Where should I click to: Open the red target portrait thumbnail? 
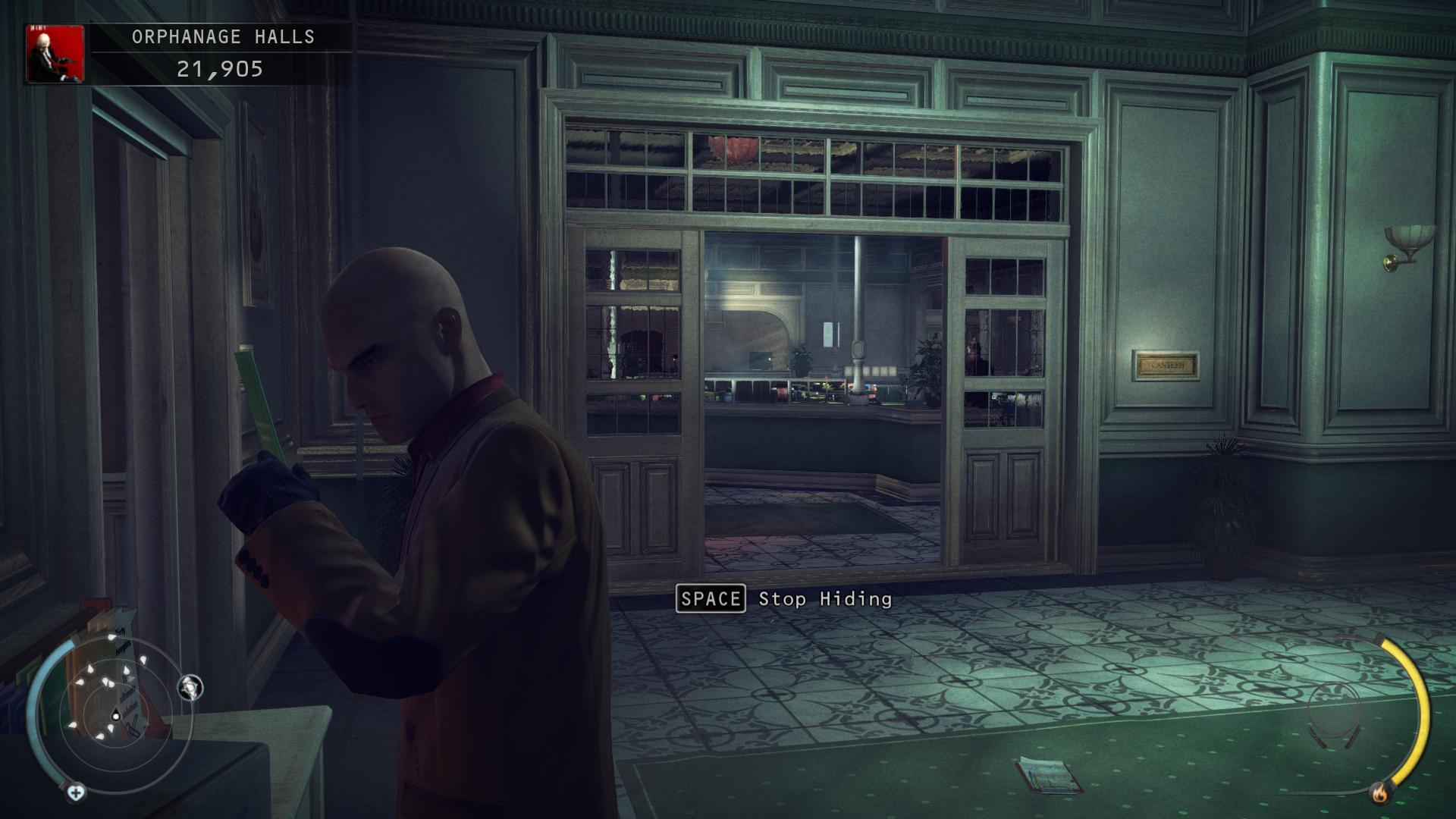(55, 54)
